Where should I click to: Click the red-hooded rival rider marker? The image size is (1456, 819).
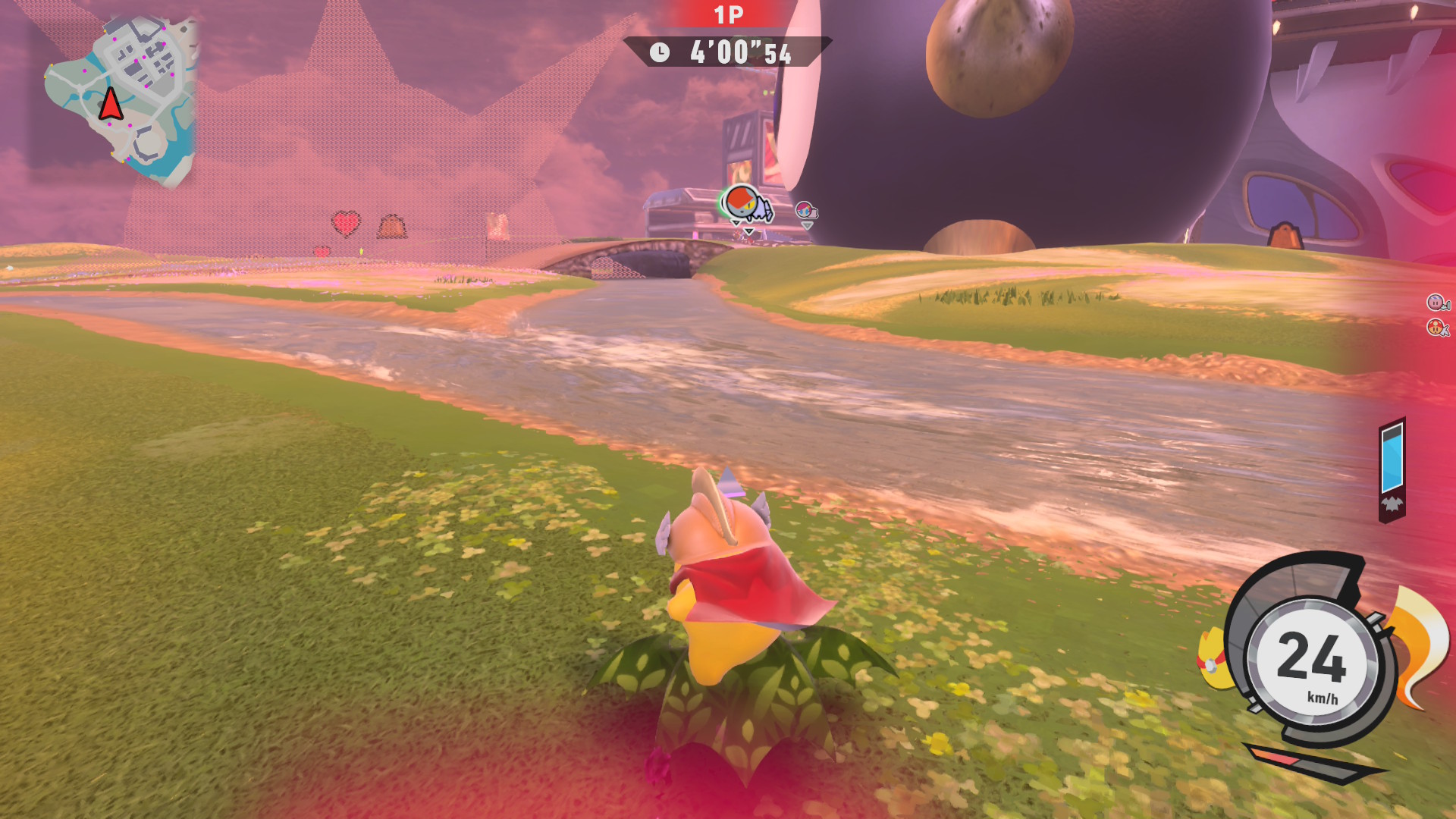(742, 203)
